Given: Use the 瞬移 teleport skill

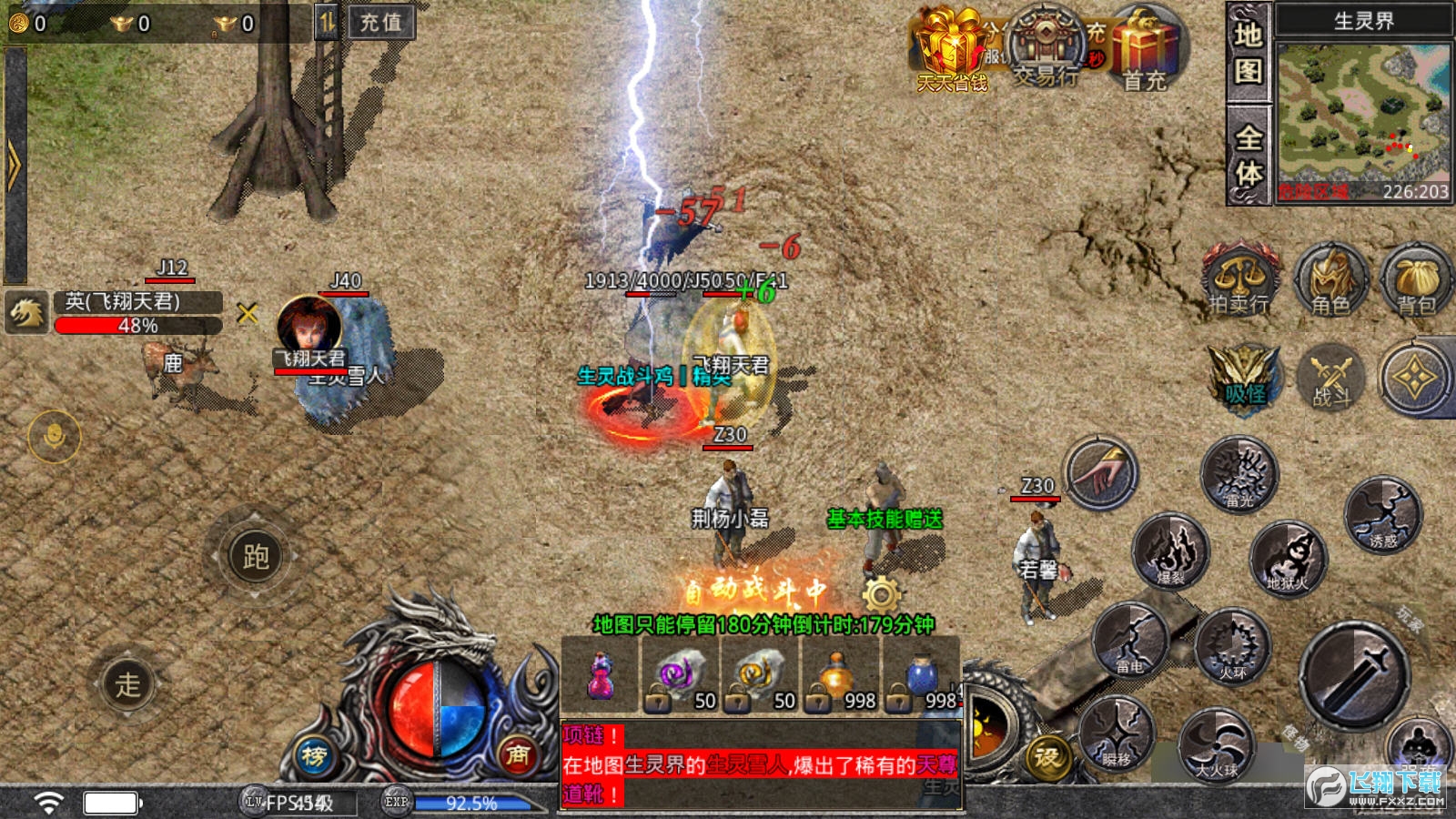Looking at the screenshot, I should pyautogui.click(x=1117, y=733).
